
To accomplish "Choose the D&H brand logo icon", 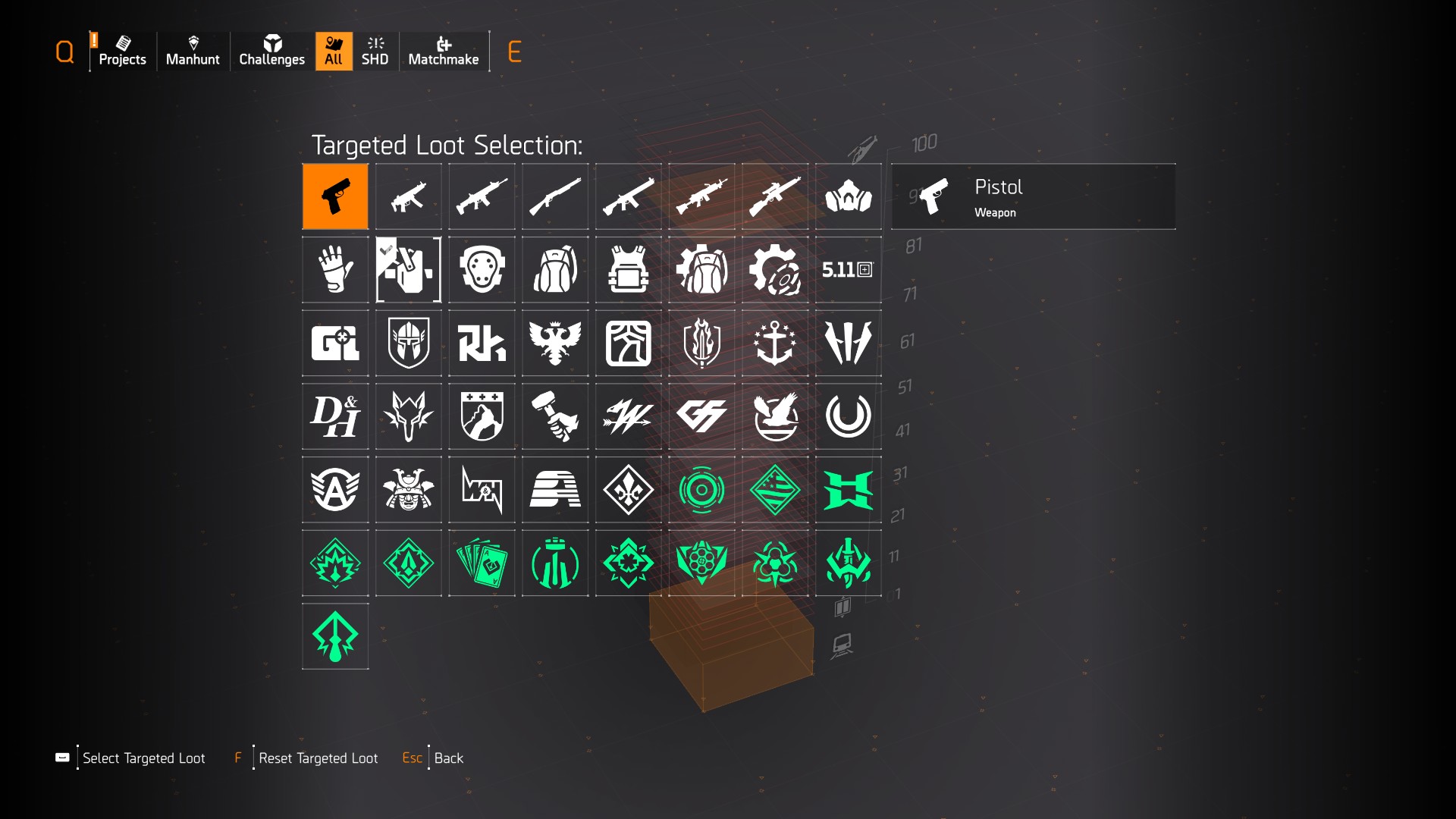I will [335, 416].
